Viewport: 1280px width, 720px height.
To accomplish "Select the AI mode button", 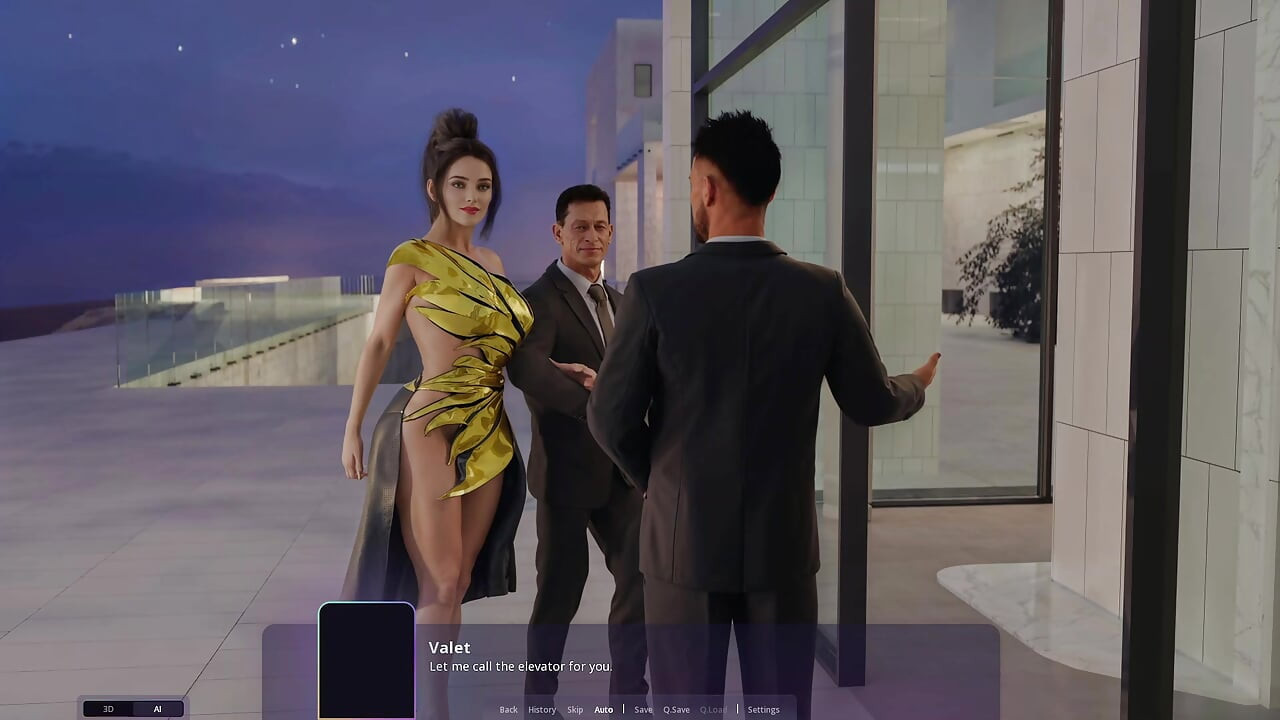I will [x=157, y=708].
